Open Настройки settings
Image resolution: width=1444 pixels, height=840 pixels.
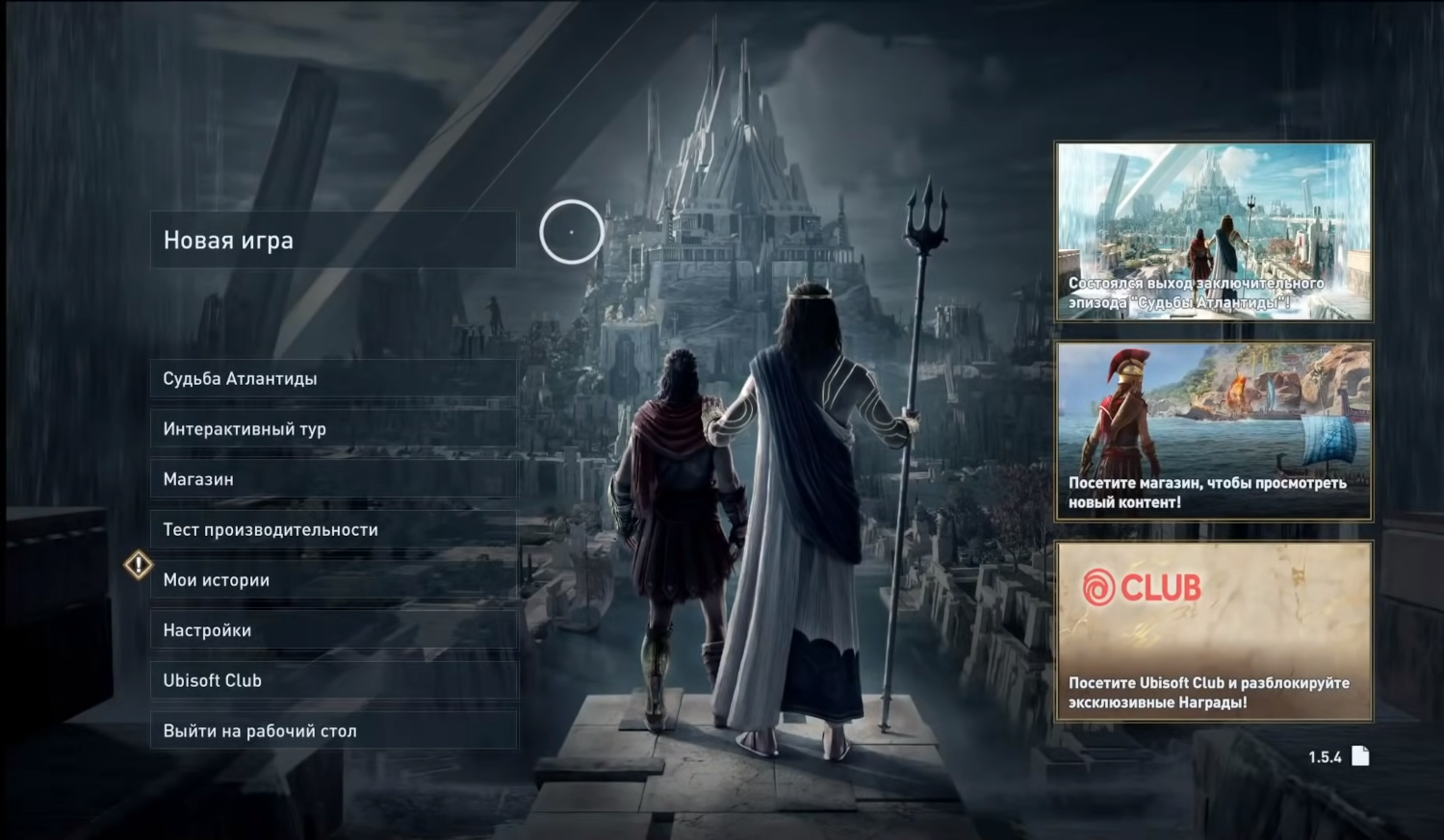click(333, 630)
